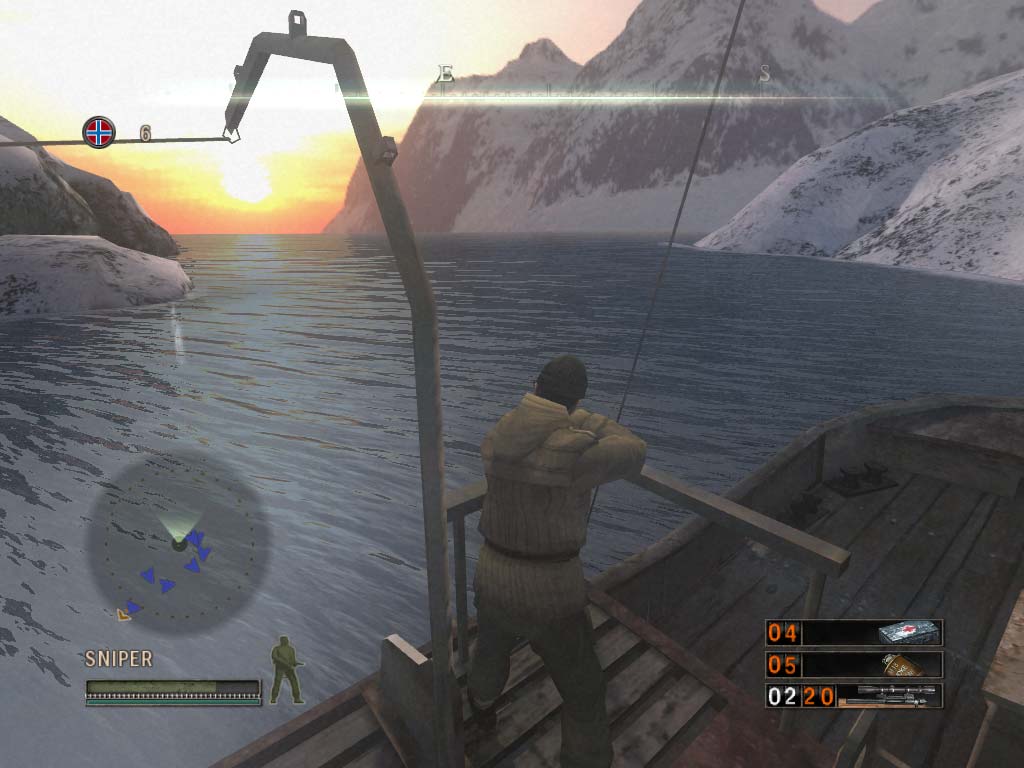Click the orange arrow marker on radar

(124, 614)
